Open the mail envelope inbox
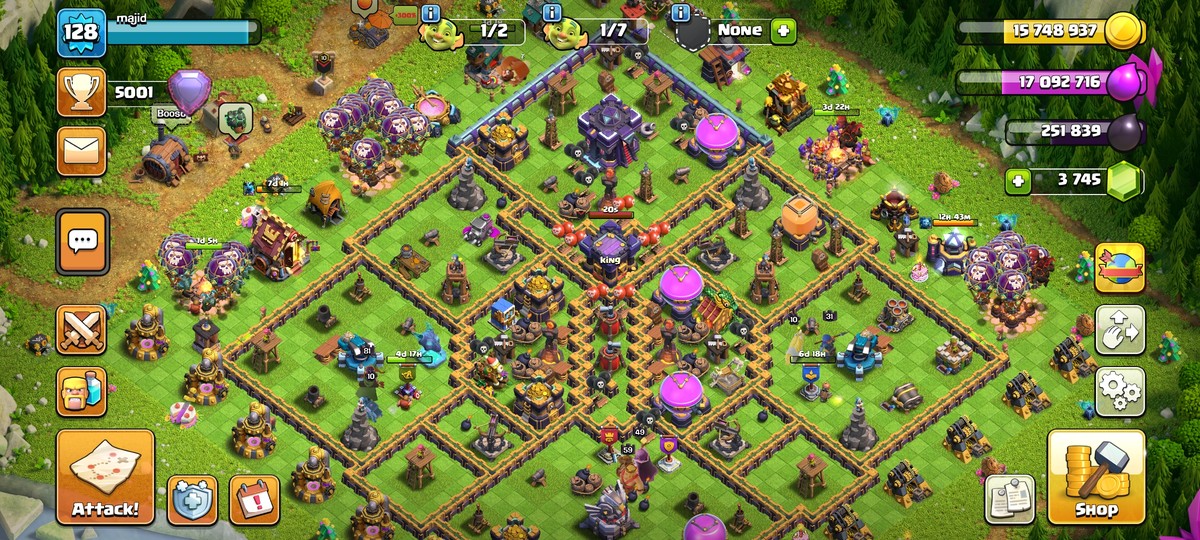The width and height of the screenshot is (1200, 540). click(81, 151)
